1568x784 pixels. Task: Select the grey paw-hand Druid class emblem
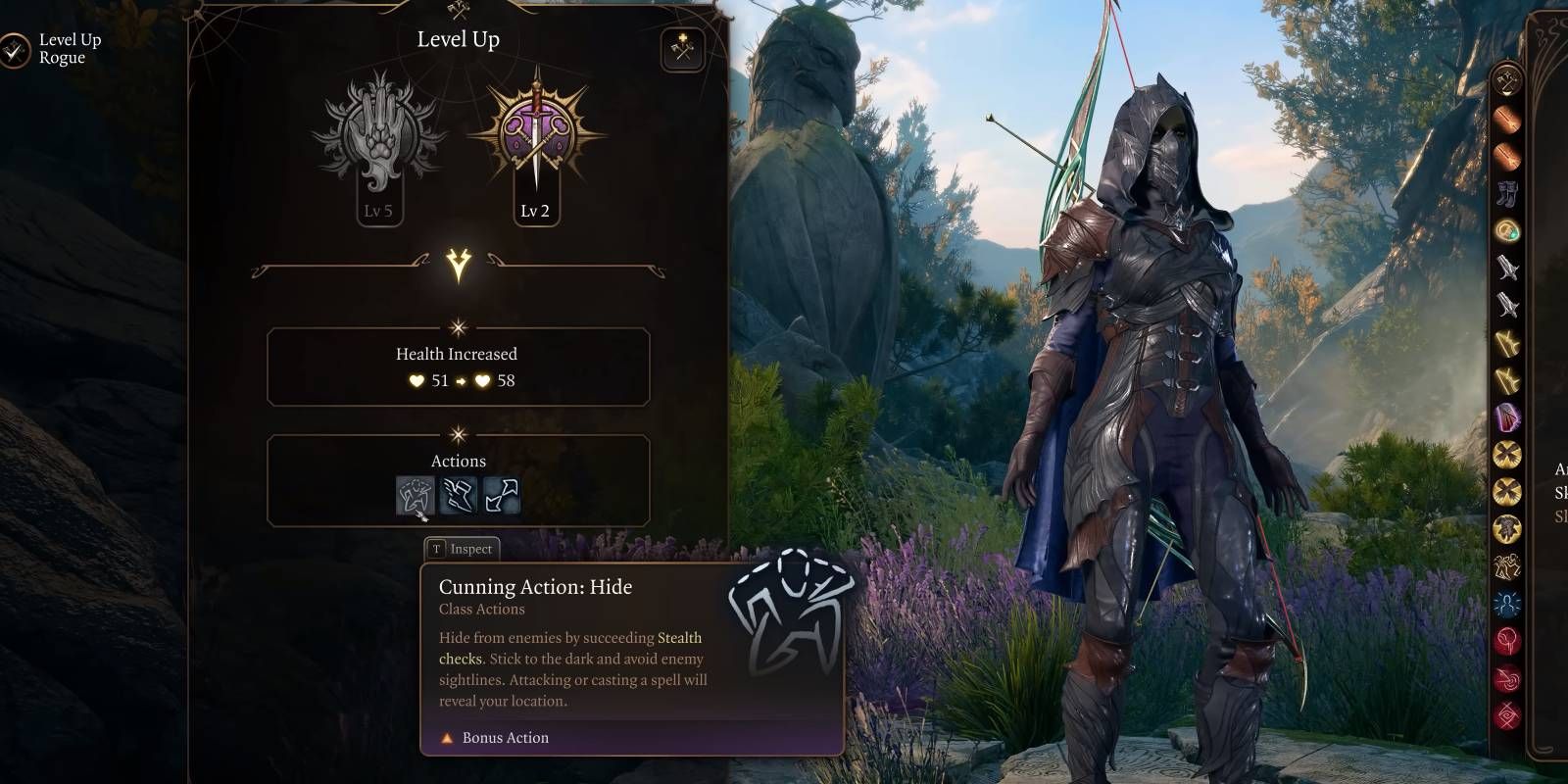[378, 132]
